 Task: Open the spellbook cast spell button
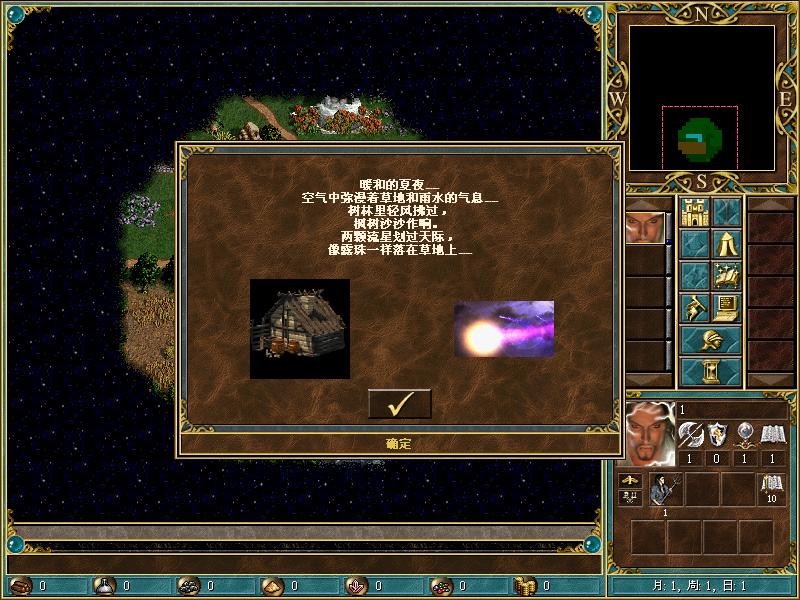pyautogui.click(x=726, y=275)
